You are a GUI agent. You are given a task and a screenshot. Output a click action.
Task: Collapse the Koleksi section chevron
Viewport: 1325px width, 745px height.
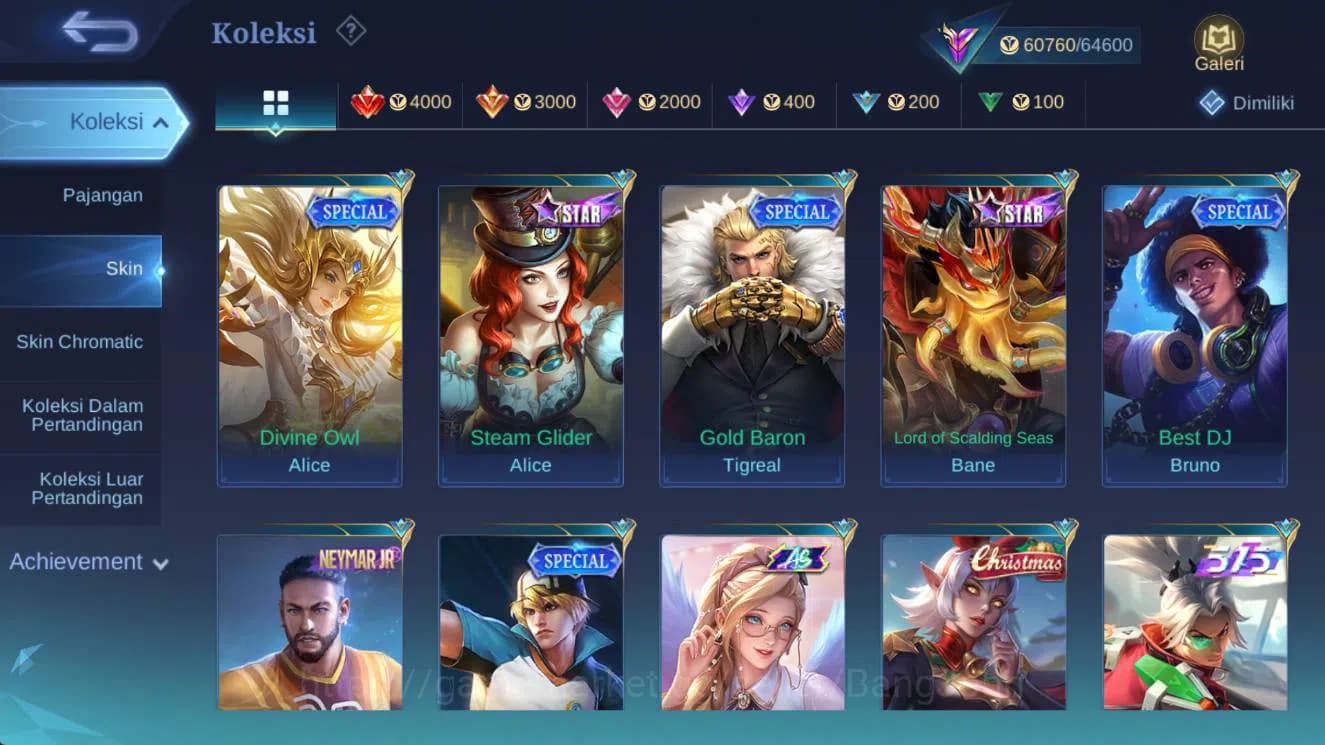[x=160, y=121]
